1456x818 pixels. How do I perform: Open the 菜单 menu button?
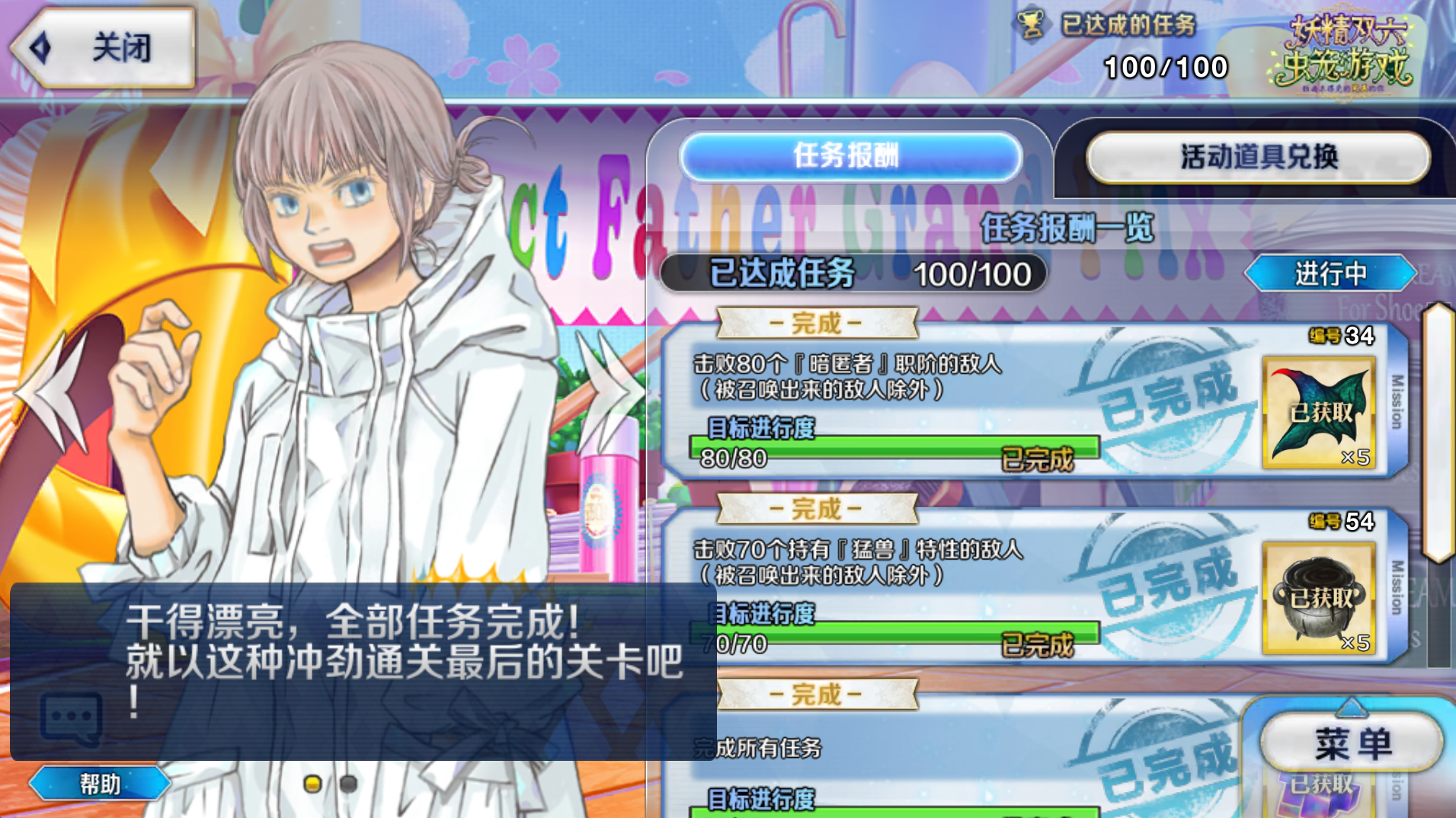[x=1352, y=743]
